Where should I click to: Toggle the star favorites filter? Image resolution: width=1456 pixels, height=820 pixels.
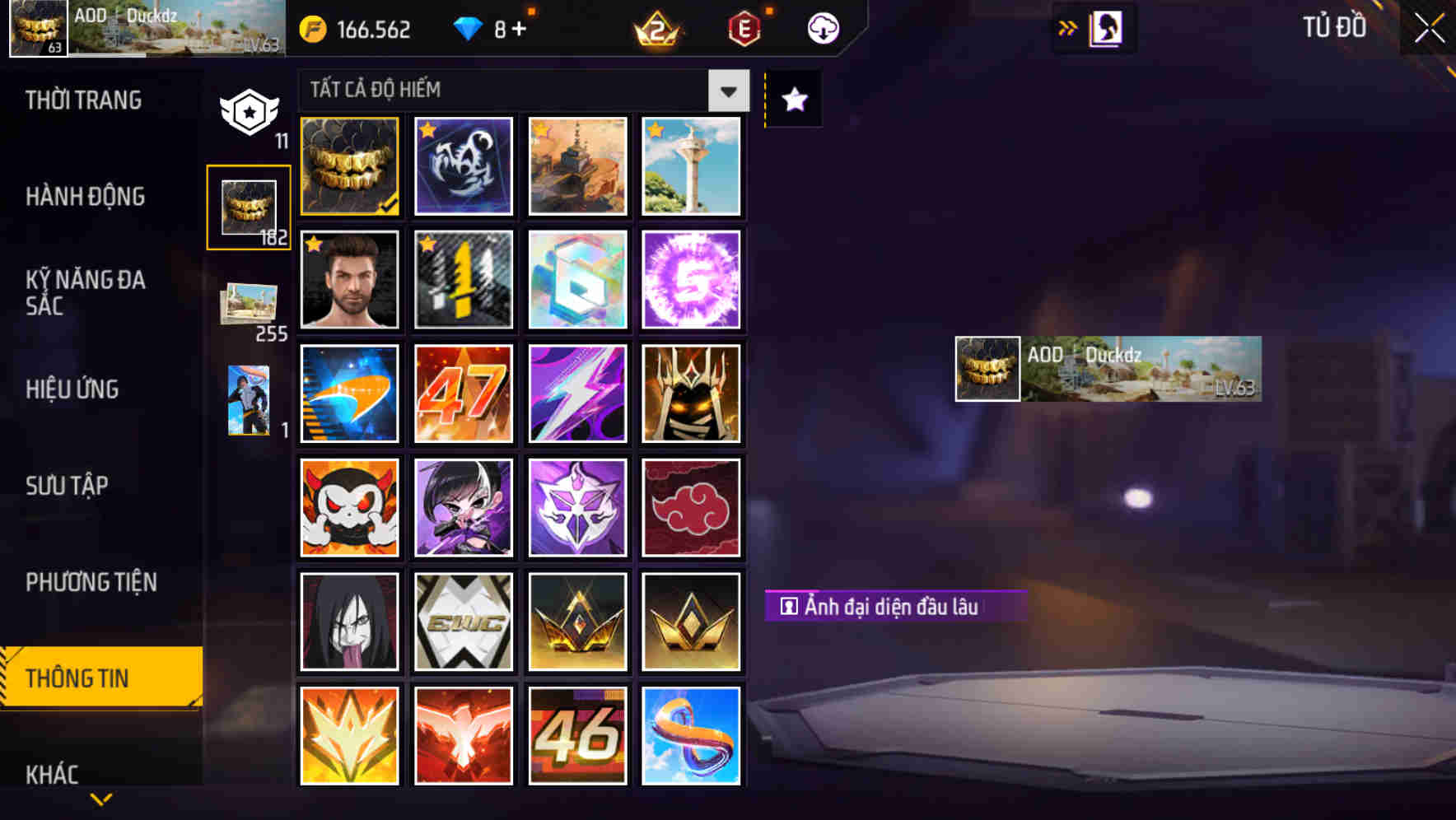(792, 100)
